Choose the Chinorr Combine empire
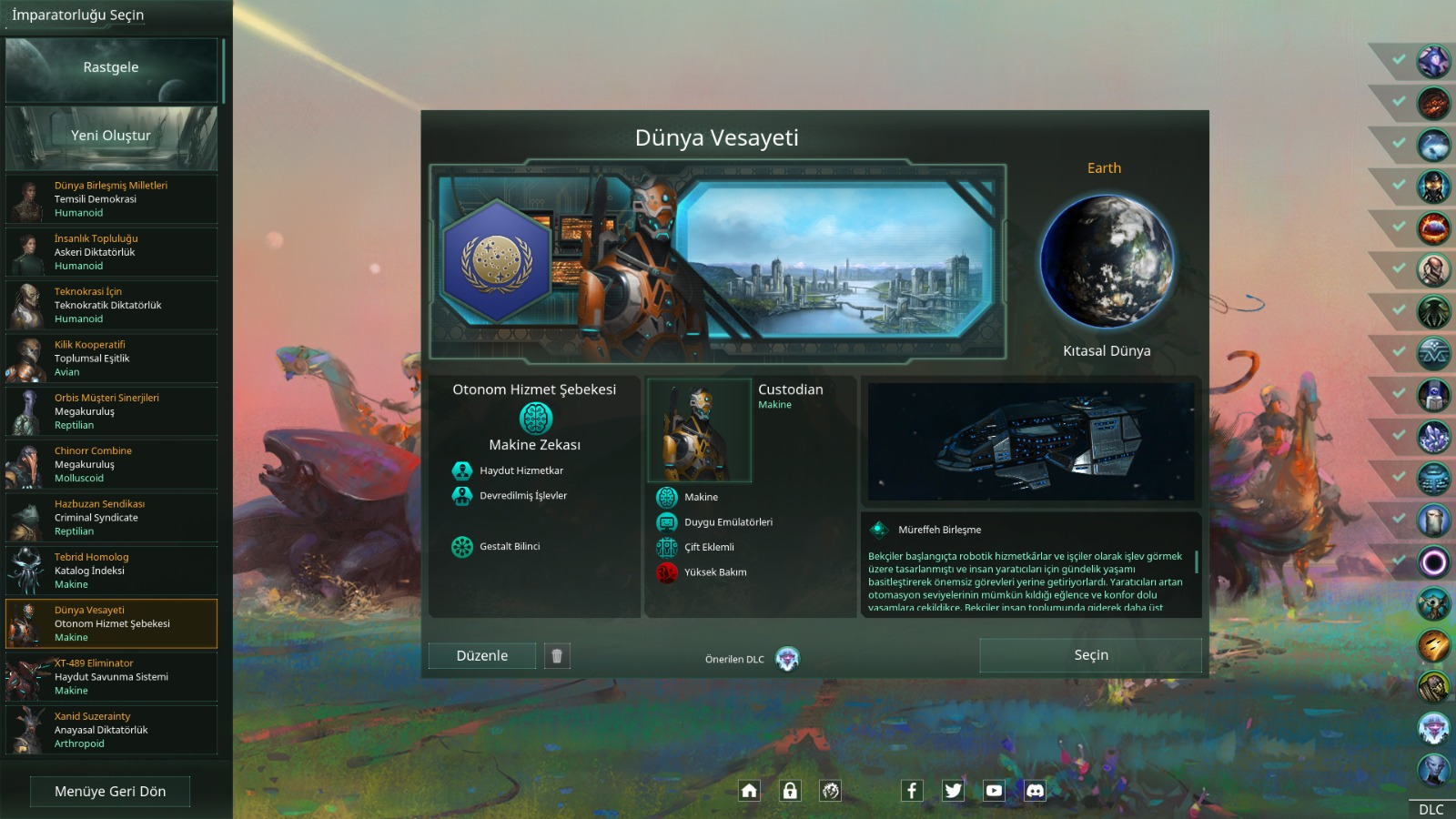 point(111,464)
